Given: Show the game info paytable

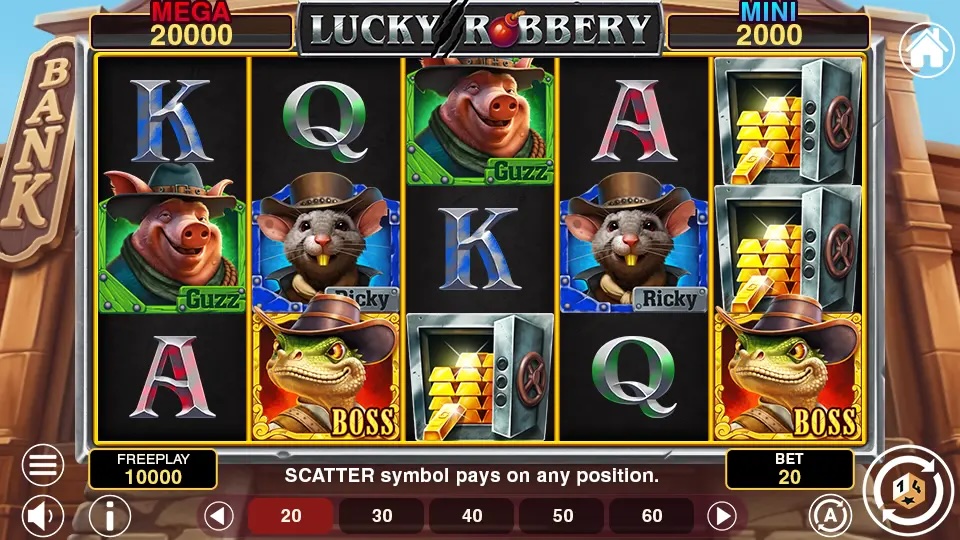Looking at the screenshot, I should coord(110,516).
